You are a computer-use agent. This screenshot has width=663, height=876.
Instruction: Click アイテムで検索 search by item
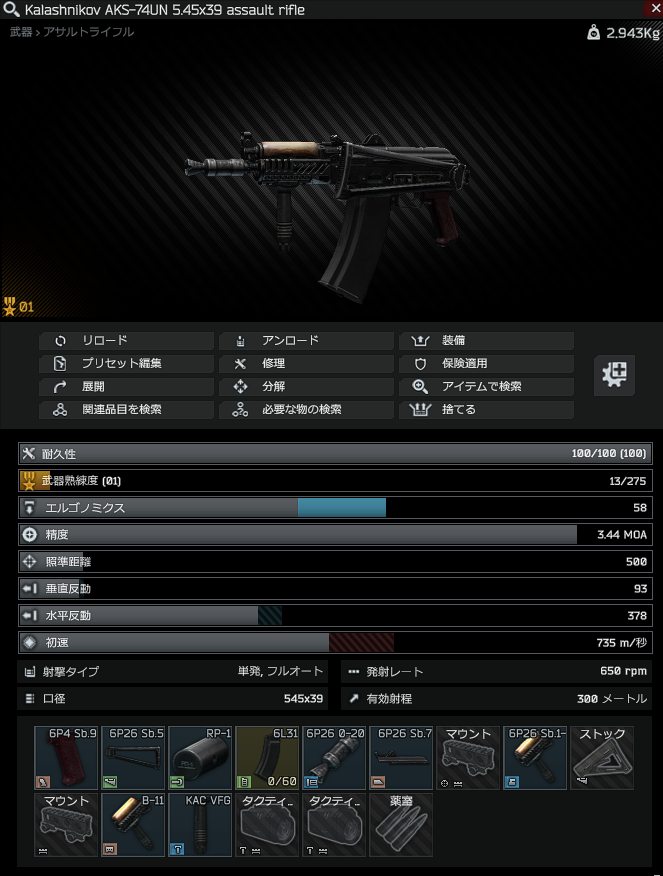click(487, 387)
